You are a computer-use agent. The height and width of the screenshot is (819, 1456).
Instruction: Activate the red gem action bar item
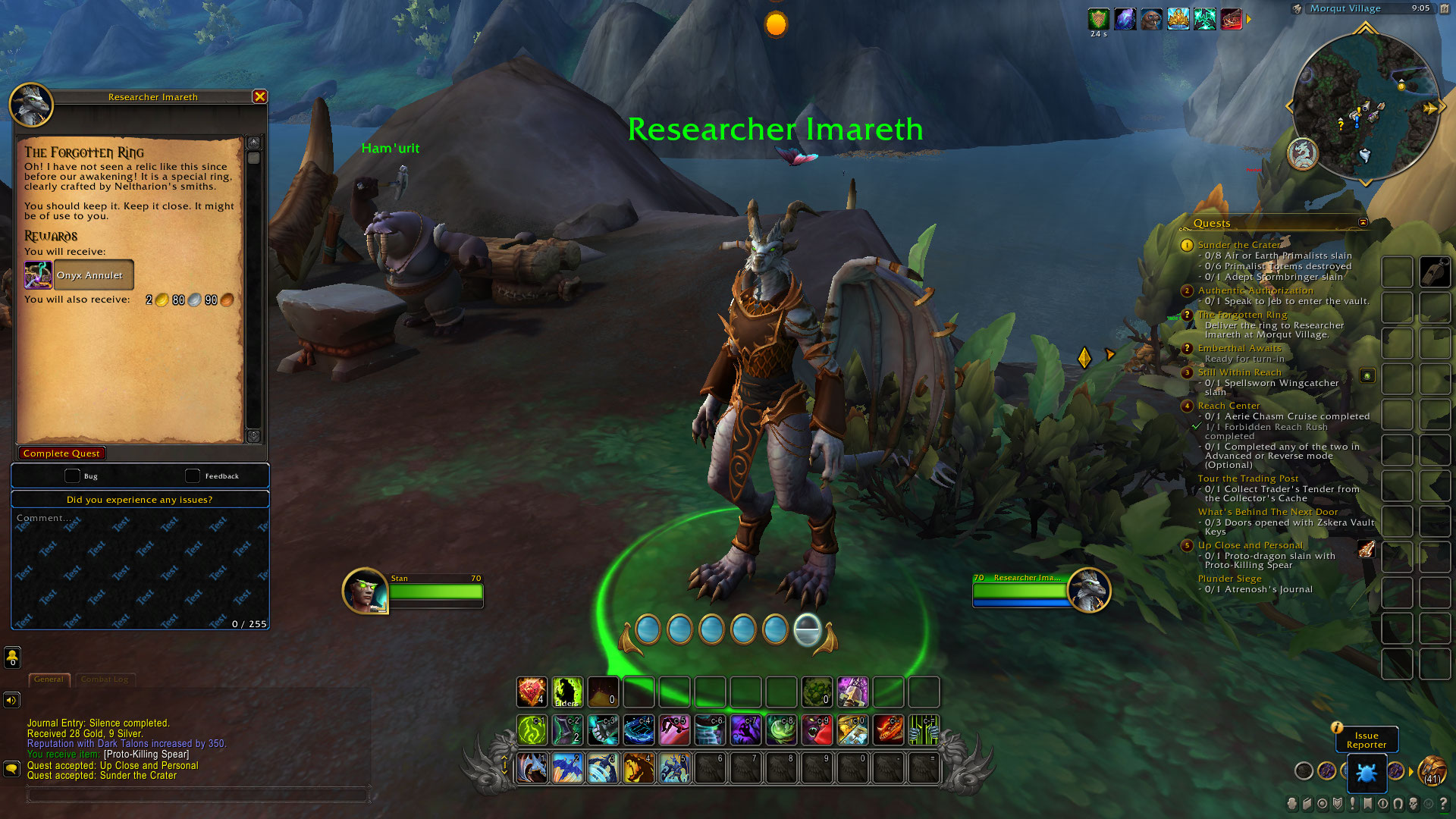click(532, 692)
